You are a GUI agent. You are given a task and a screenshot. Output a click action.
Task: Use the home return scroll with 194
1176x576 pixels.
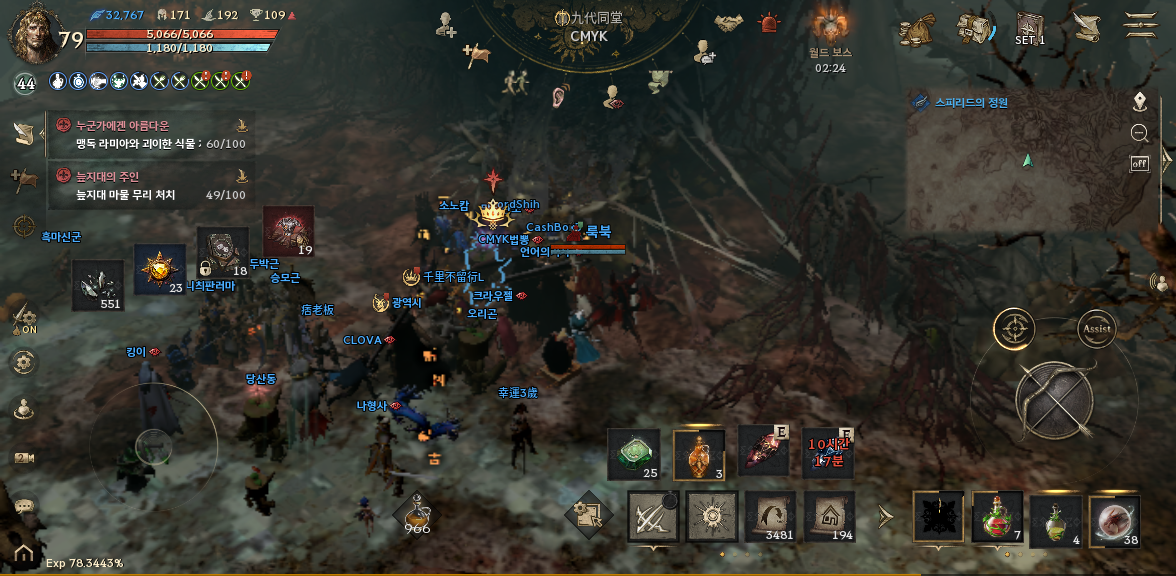click(827, 516)
